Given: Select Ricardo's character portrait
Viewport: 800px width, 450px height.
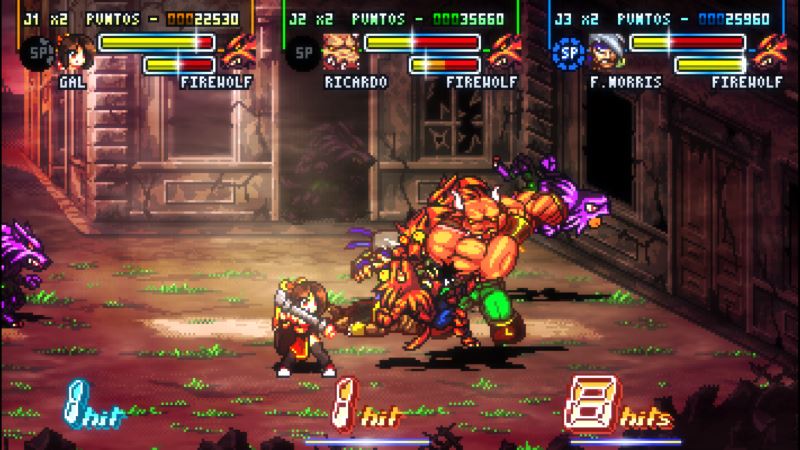Looking at the screenshot, I should tap(337, 50).
